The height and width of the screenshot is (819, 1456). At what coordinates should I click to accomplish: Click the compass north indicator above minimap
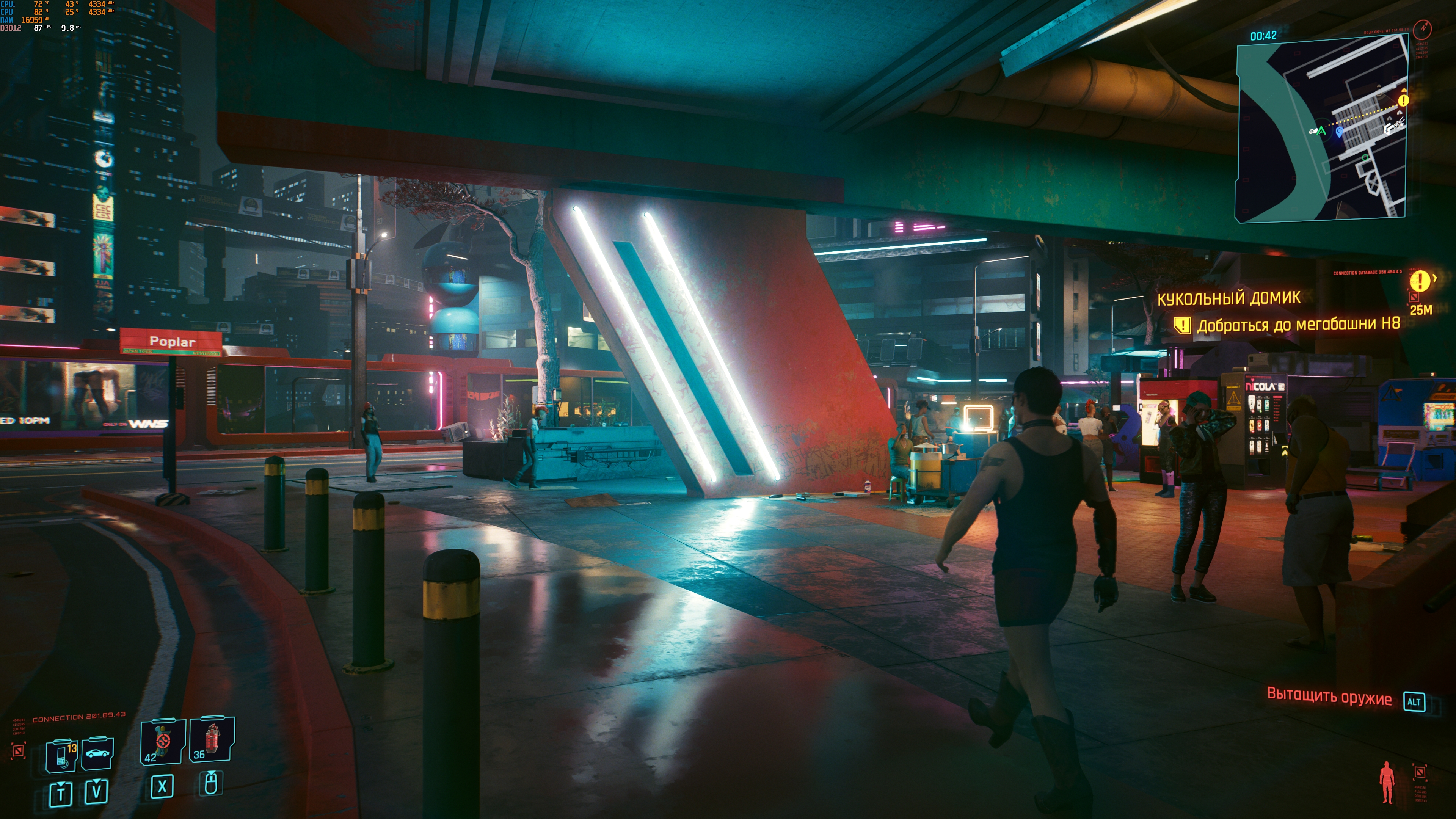click(1422, 27)
